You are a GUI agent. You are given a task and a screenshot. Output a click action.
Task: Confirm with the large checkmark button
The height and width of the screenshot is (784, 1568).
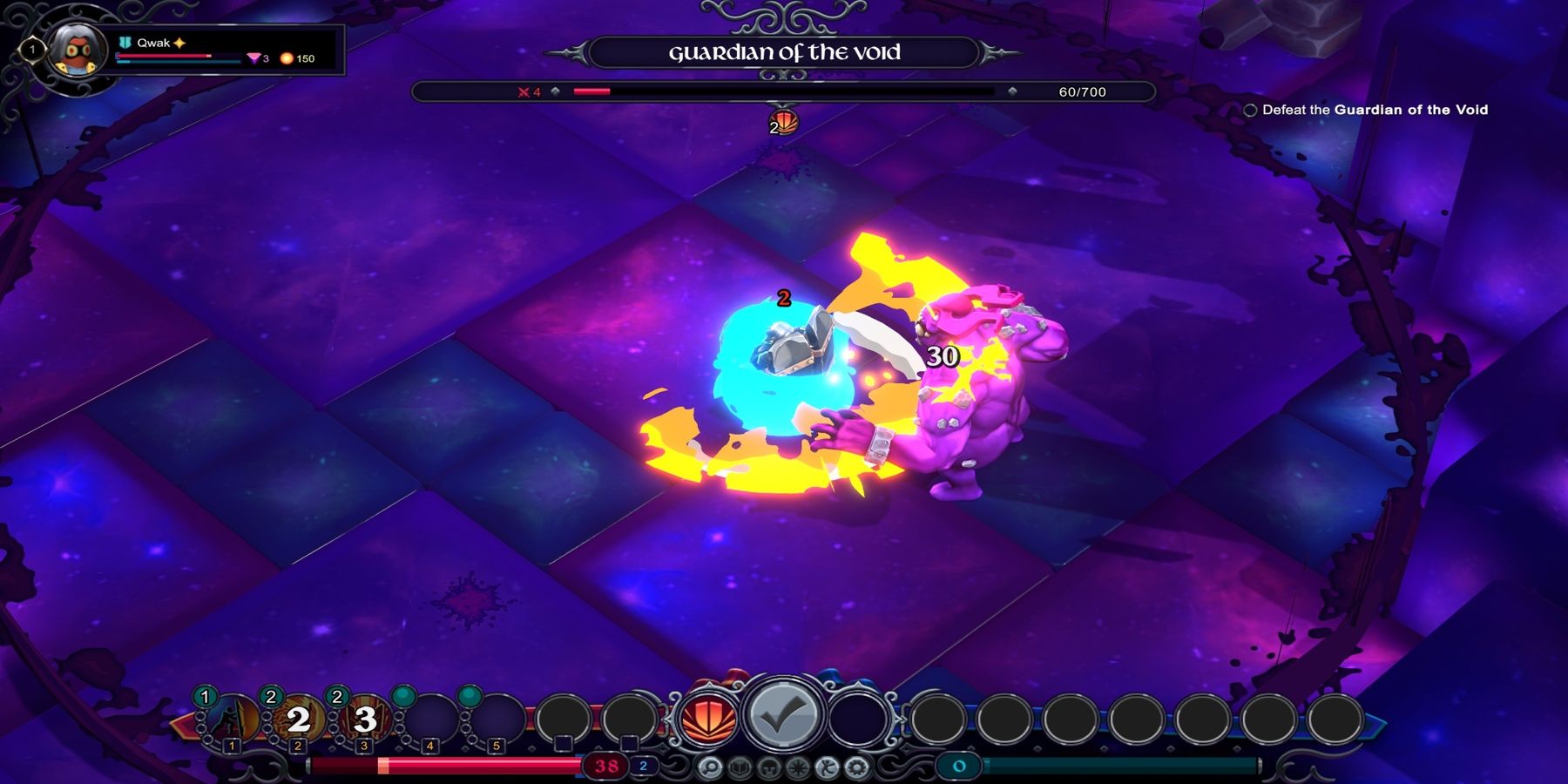click(x=782, y=718)
